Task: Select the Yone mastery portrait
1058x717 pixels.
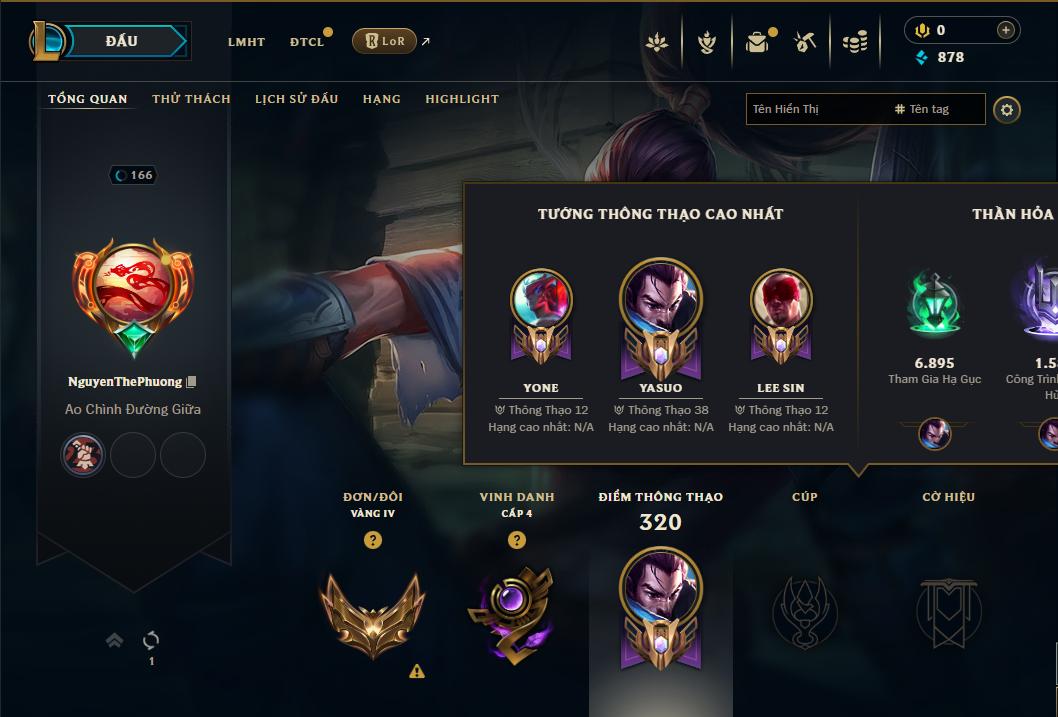Action: pos(541,300)
